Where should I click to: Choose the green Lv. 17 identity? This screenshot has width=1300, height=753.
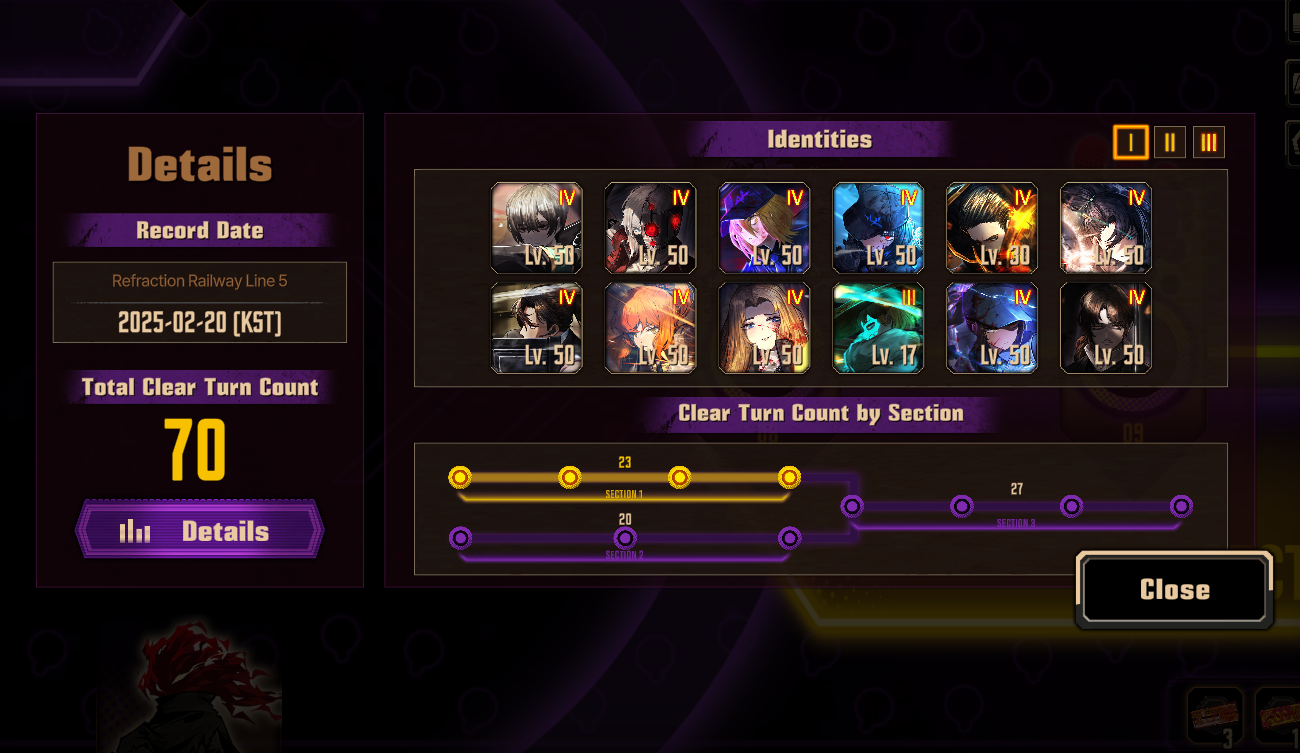pos(878,328)
